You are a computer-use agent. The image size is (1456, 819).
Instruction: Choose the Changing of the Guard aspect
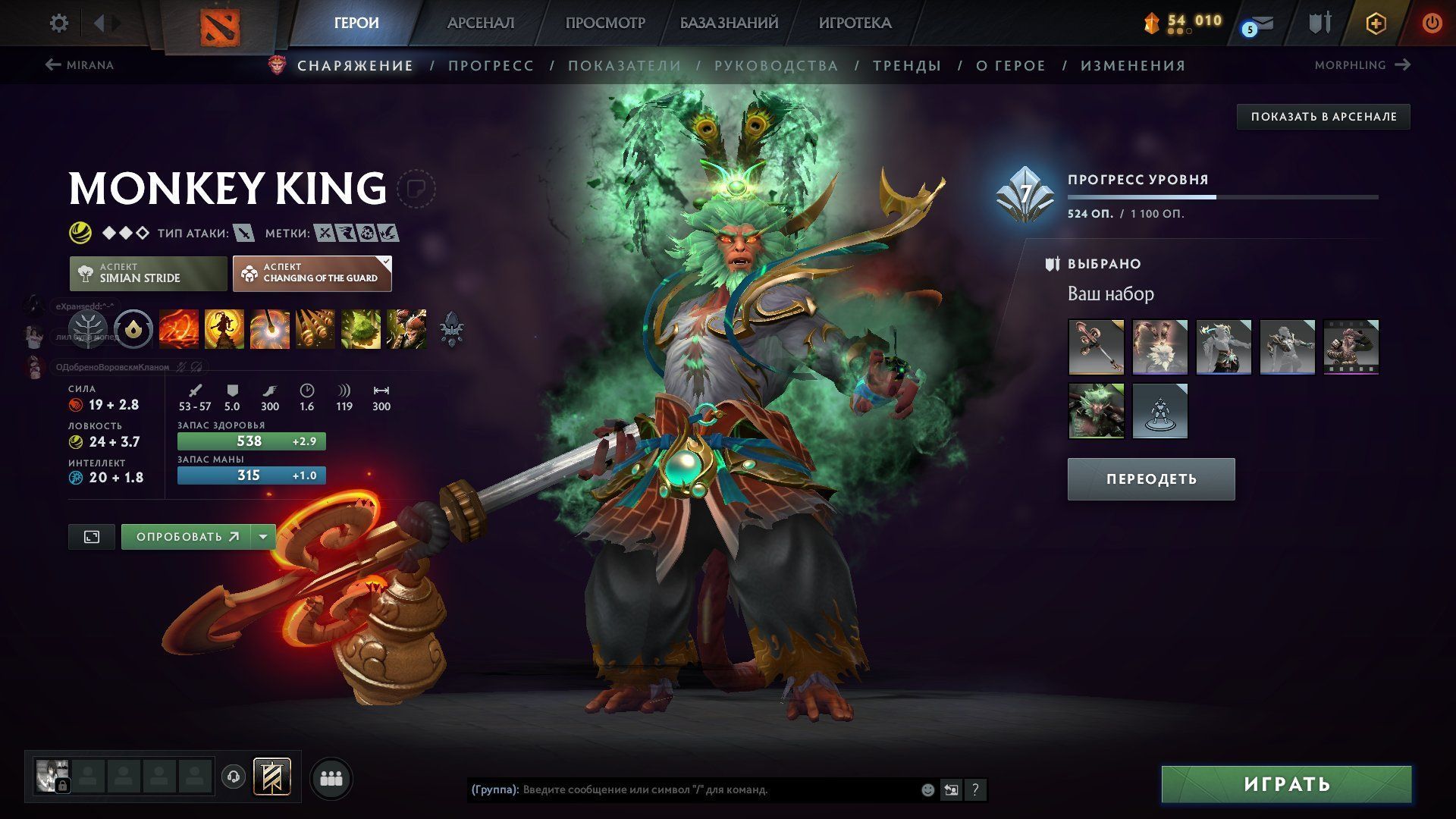click(x=312, y=273)
